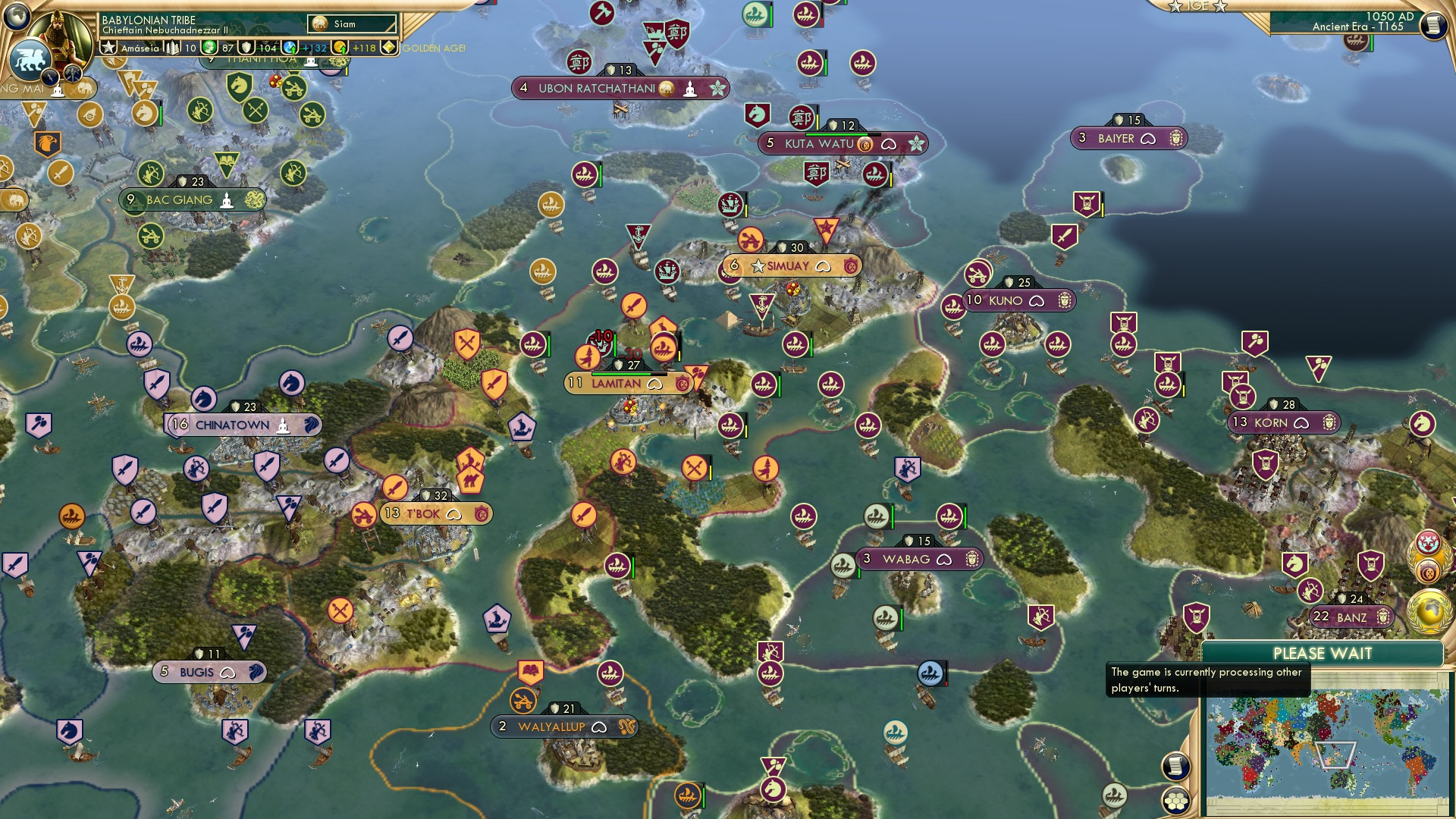Toggle strategic view via lightning icon near portrait
This screenshot has width=1456, height=819.
click(x=49, y=76)
